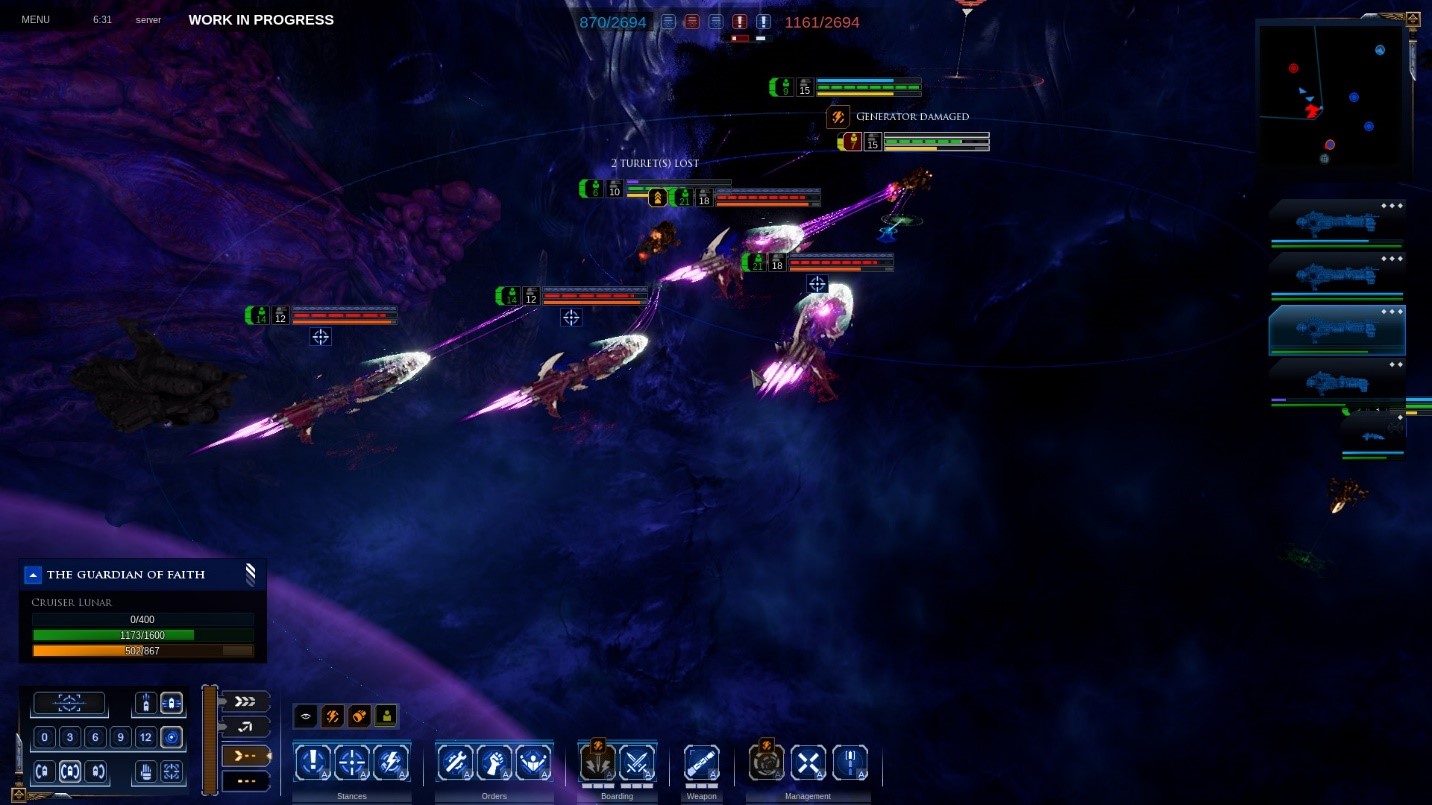Select the small escort ship card

coord(1373,437)
